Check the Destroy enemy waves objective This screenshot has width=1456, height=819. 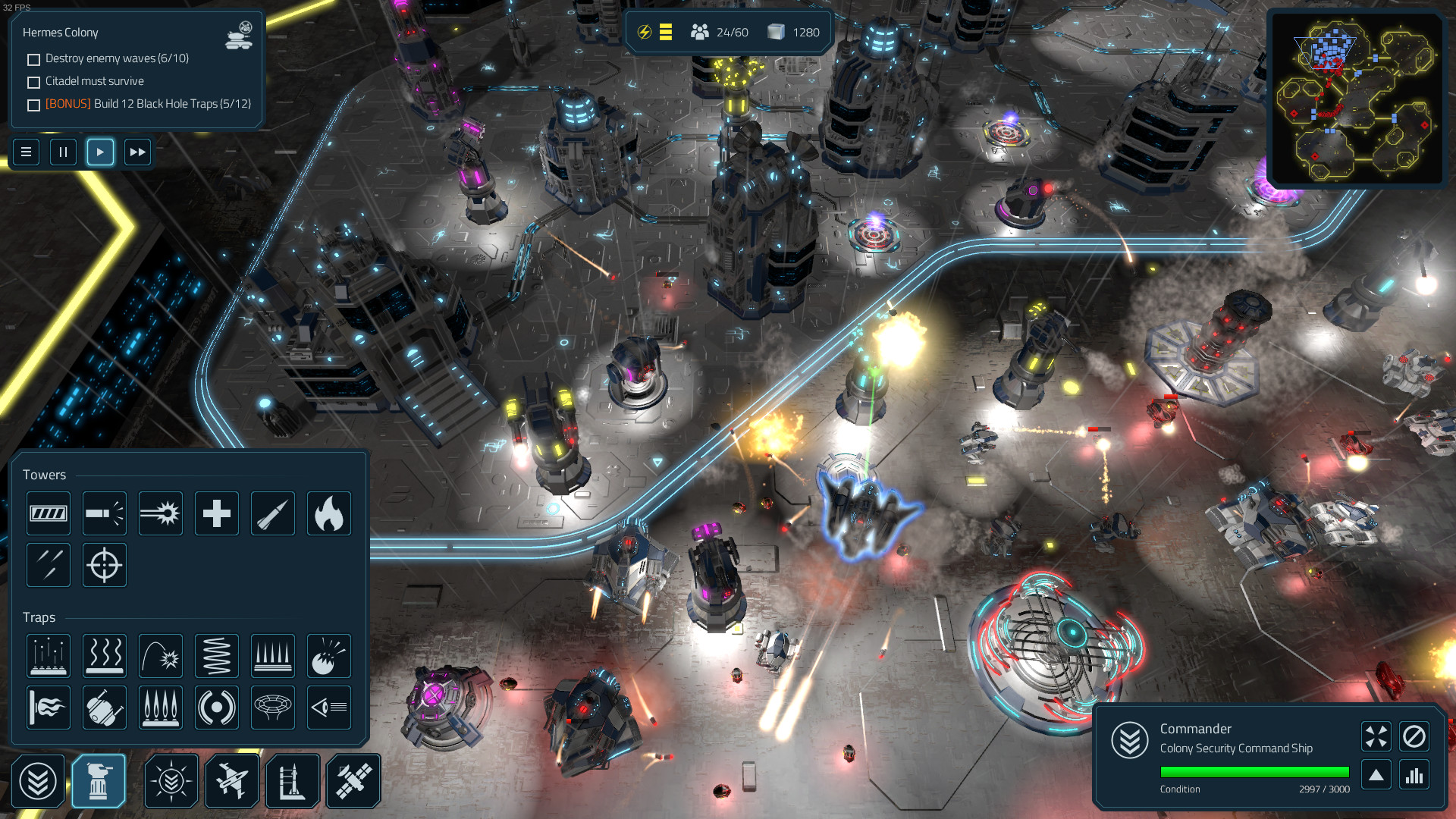point(33,59)
